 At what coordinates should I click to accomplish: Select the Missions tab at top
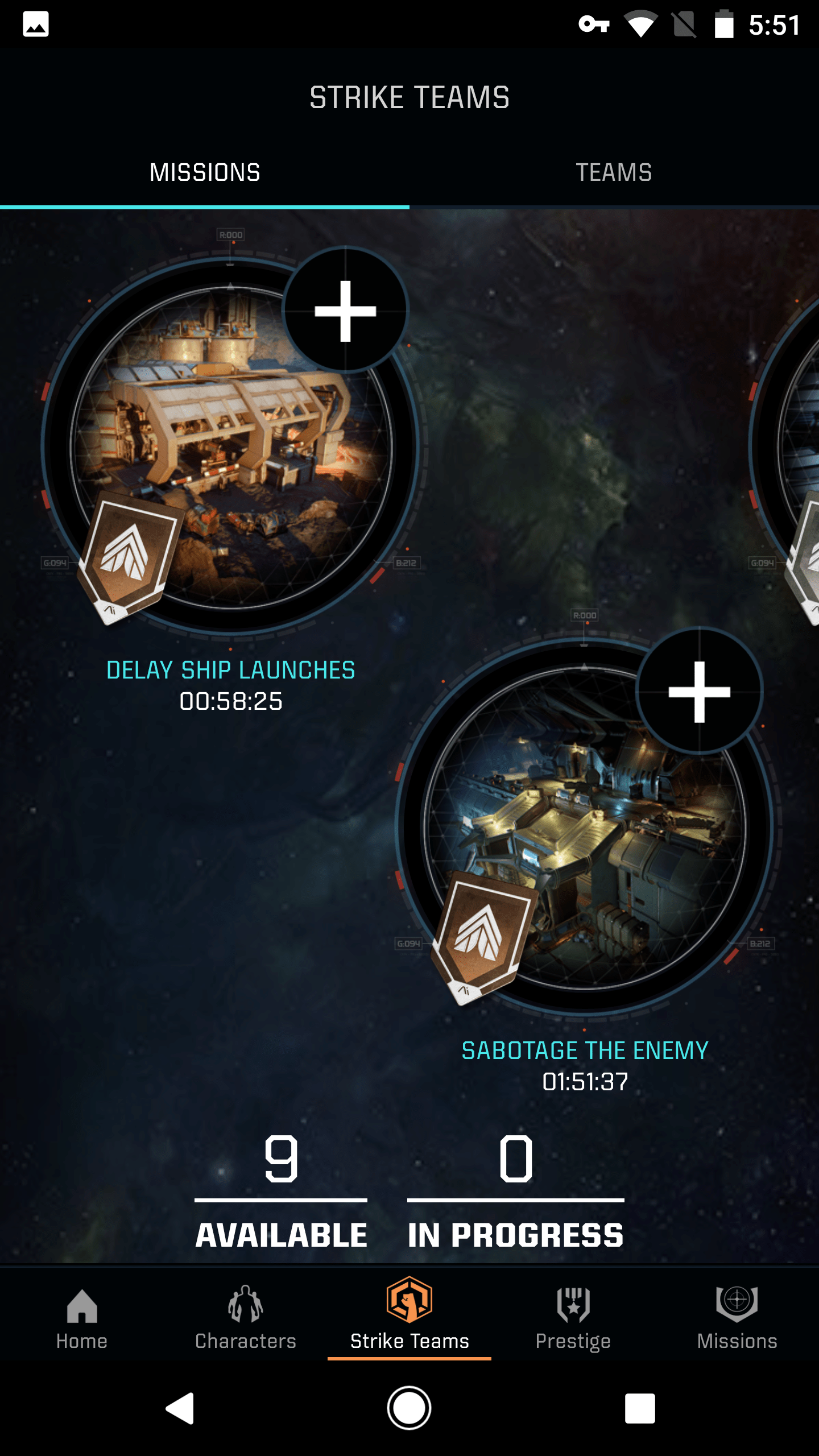205,172
